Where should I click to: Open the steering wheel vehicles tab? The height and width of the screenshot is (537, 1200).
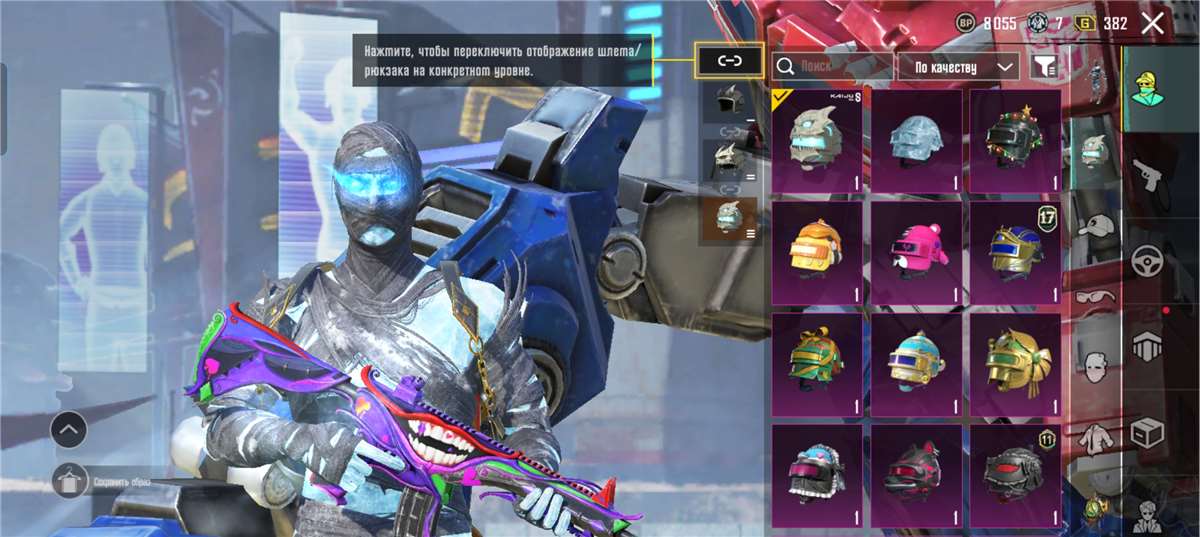(x=1147, y=263)
